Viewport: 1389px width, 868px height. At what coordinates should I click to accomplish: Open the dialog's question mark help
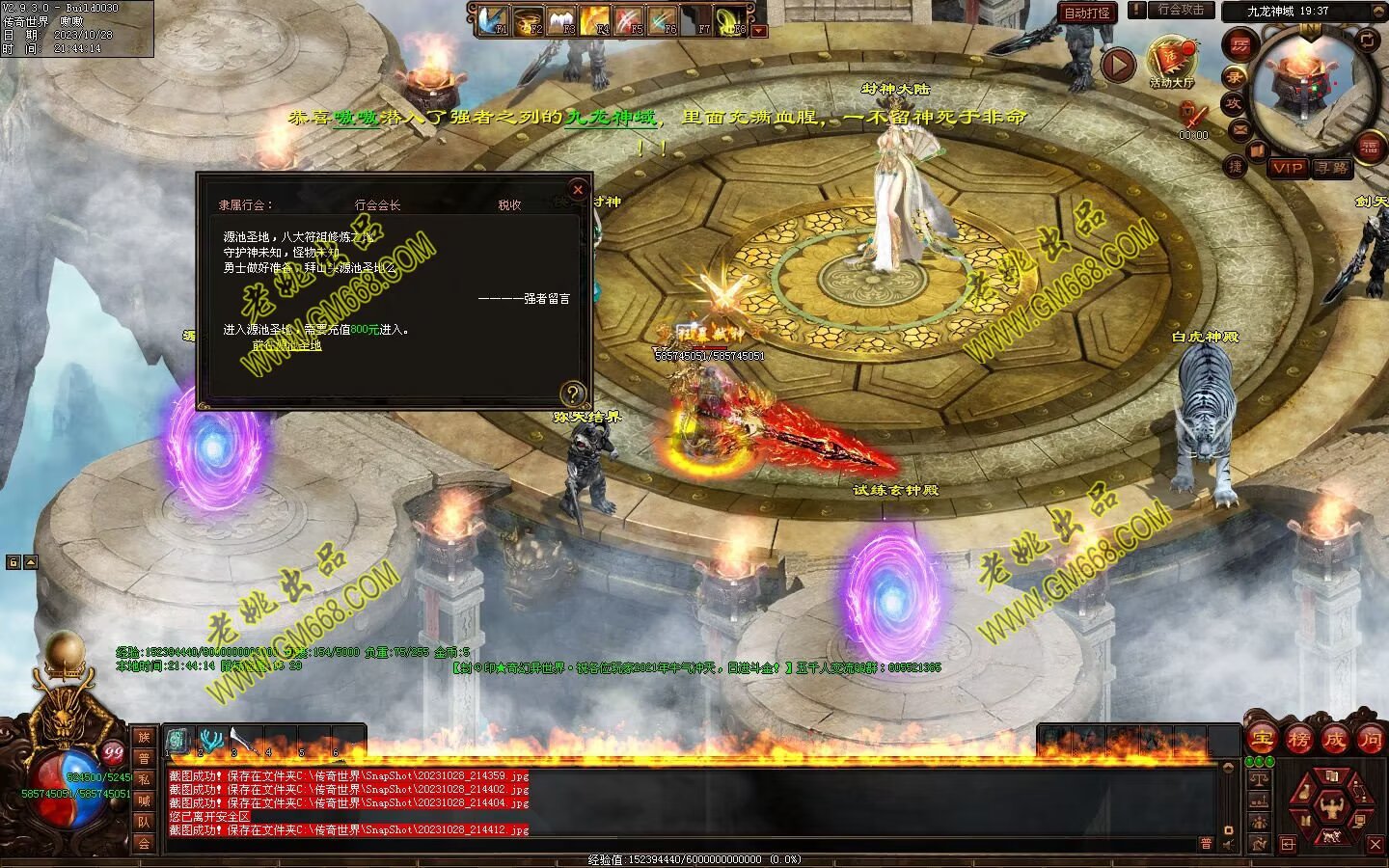tap(573, 393)
